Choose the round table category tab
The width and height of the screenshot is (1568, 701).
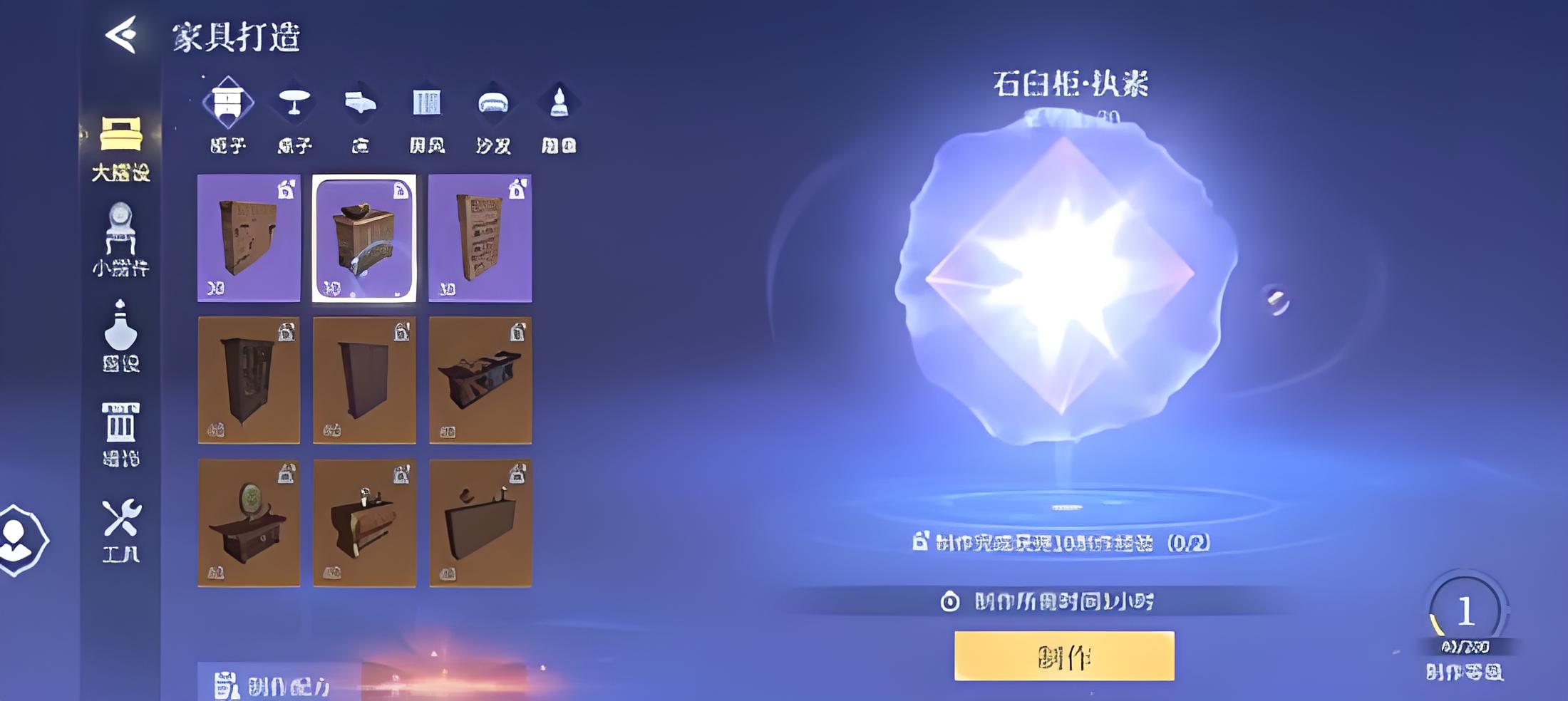(x=294, y=114)
